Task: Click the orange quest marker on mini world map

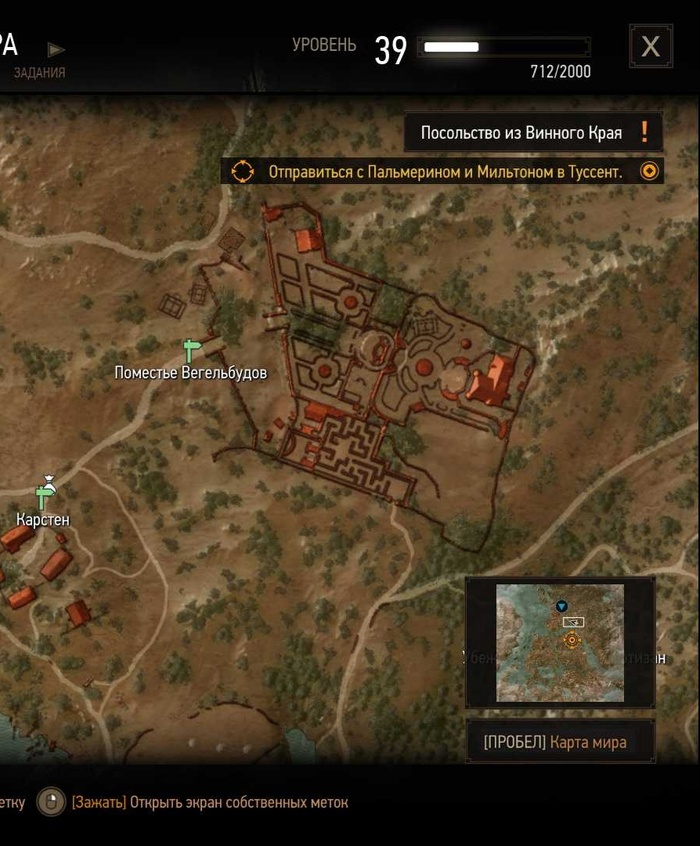Action: [572, 640]
